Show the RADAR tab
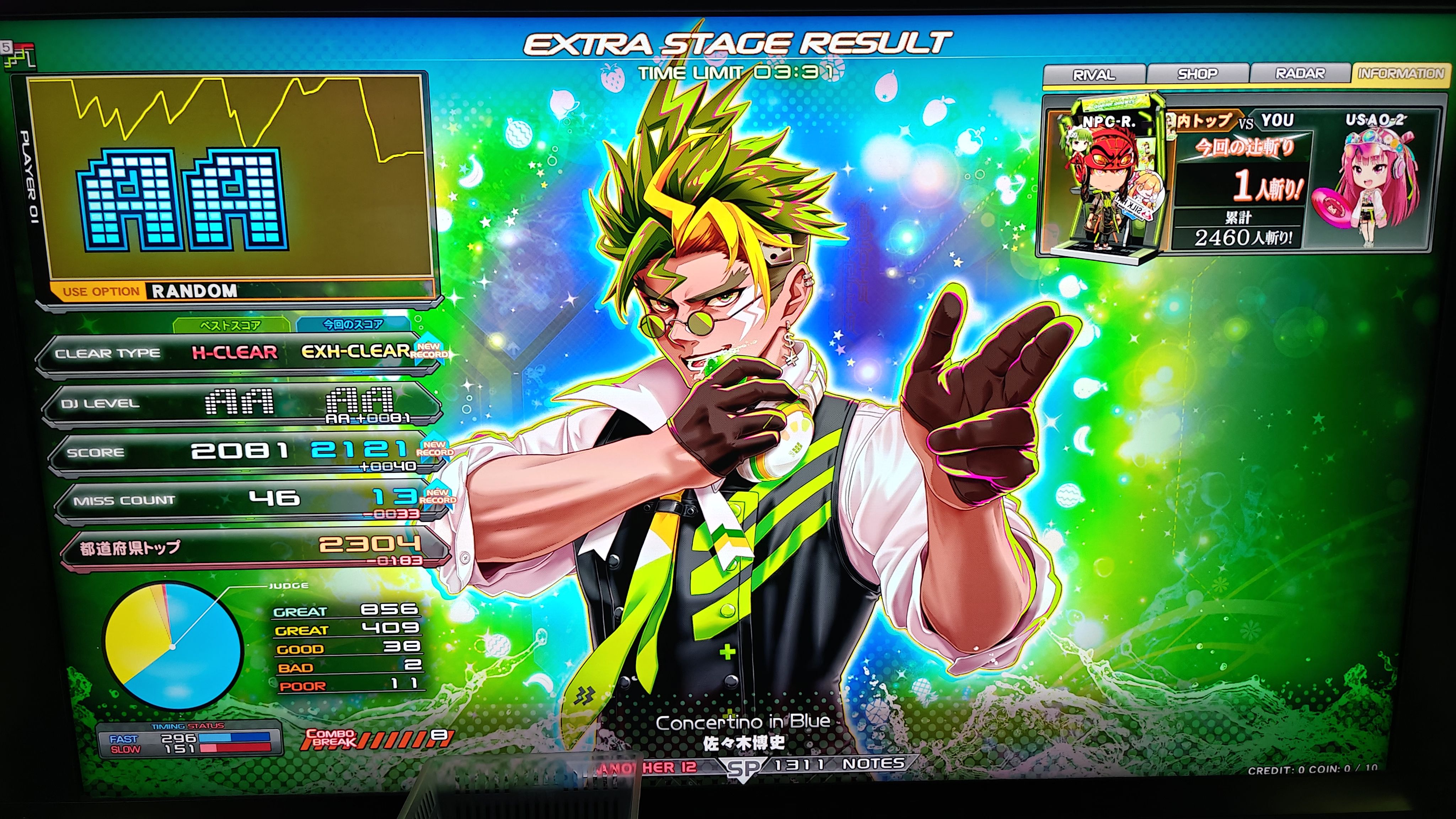 pos(1300,74)
